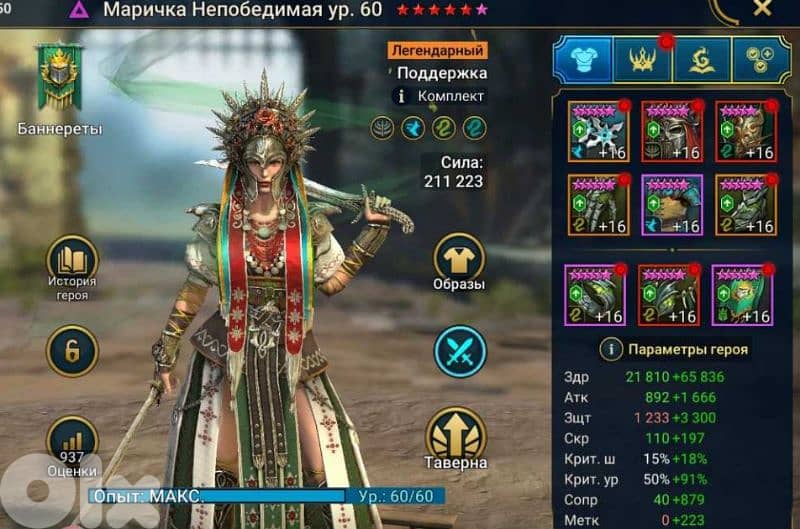Select the purple chestplate slot
Screen dimensions: 800x529
(672, 205)
